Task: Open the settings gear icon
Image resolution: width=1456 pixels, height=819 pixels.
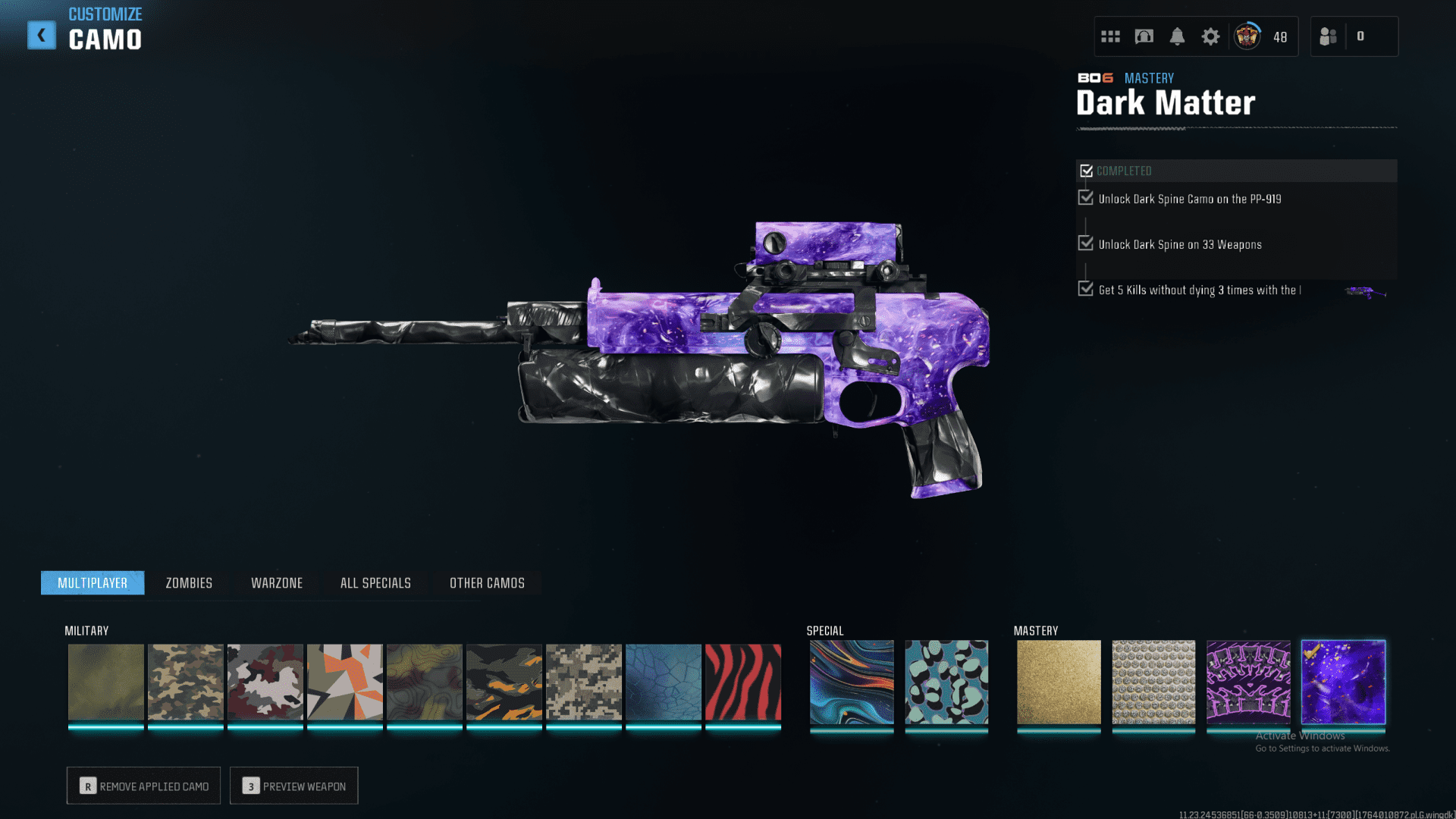Action: tap(1210, 36)
